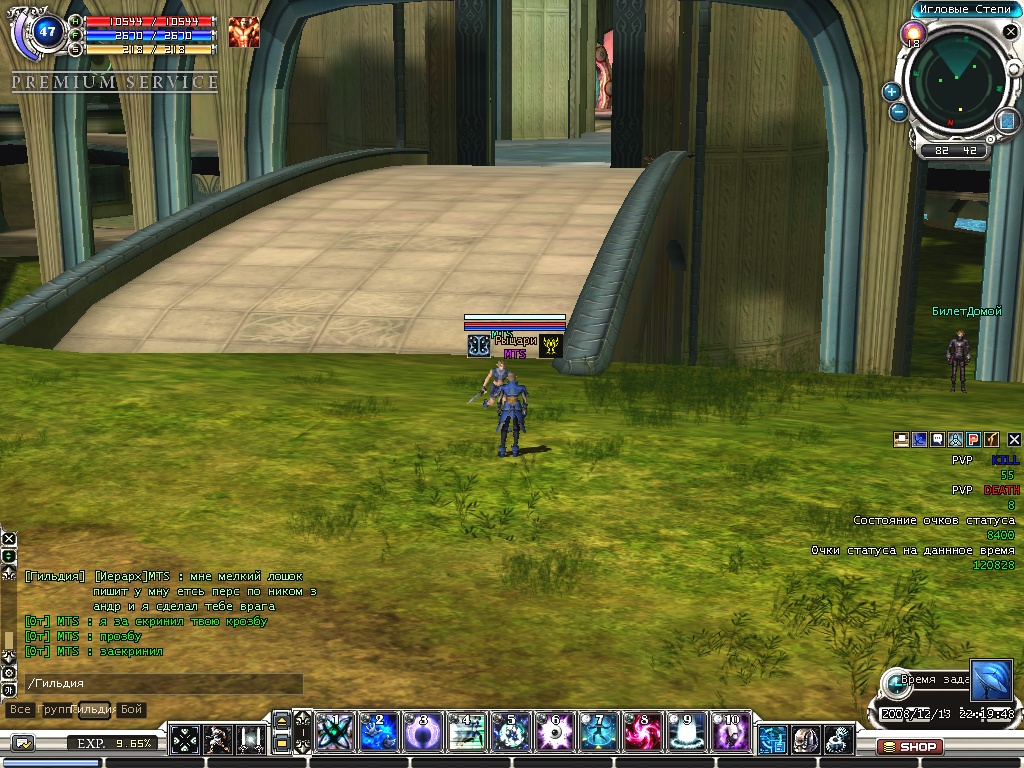Screen dimensions: 1024x768
Task: Select the Бой chat tab
Action: tap(132, 709)
